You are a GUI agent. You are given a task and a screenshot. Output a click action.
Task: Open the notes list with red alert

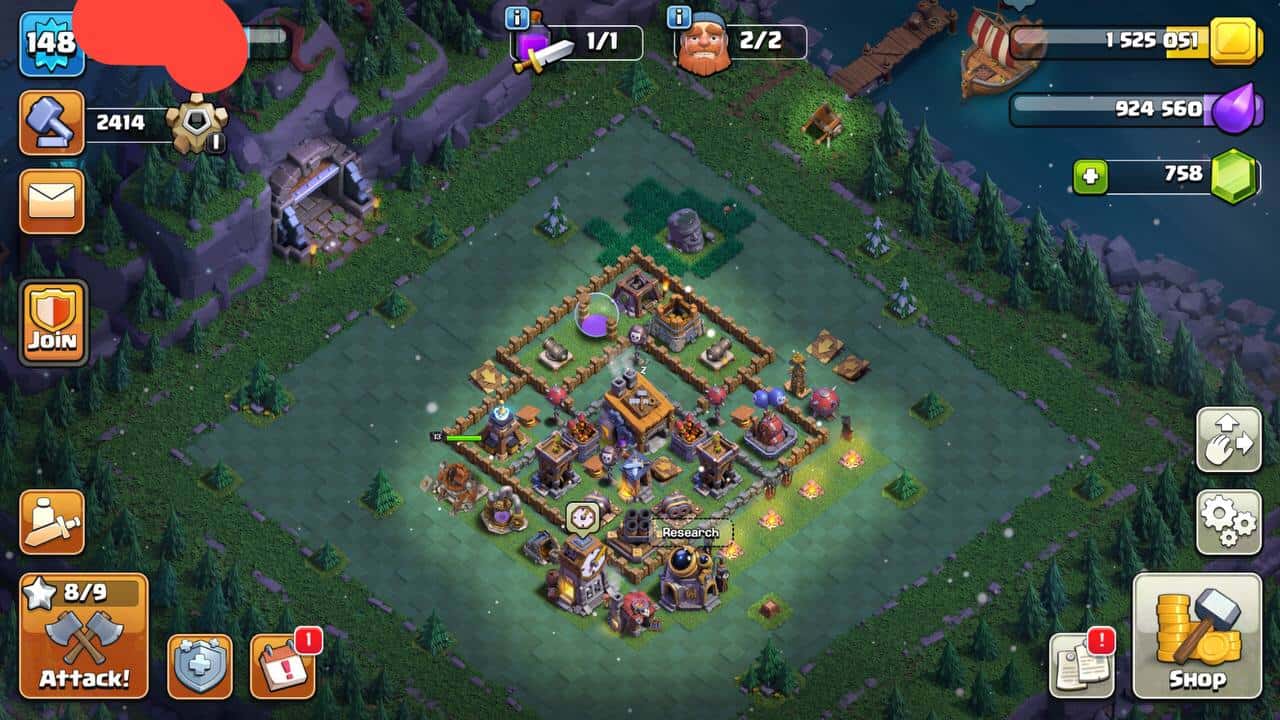(1082, 666)
